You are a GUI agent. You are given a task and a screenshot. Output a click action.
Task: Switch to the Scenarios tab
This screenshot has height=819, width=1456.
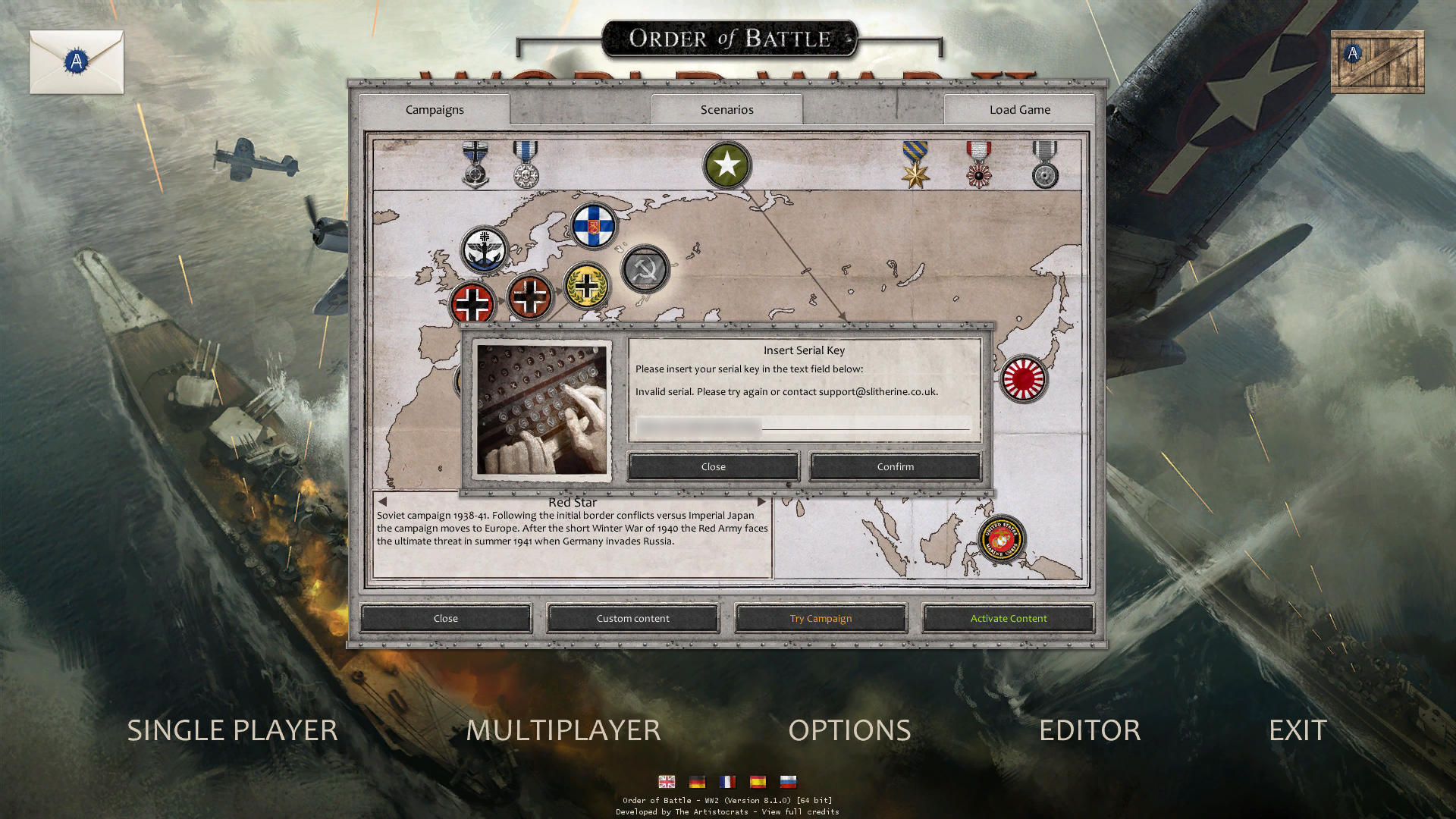coord(726,110)
